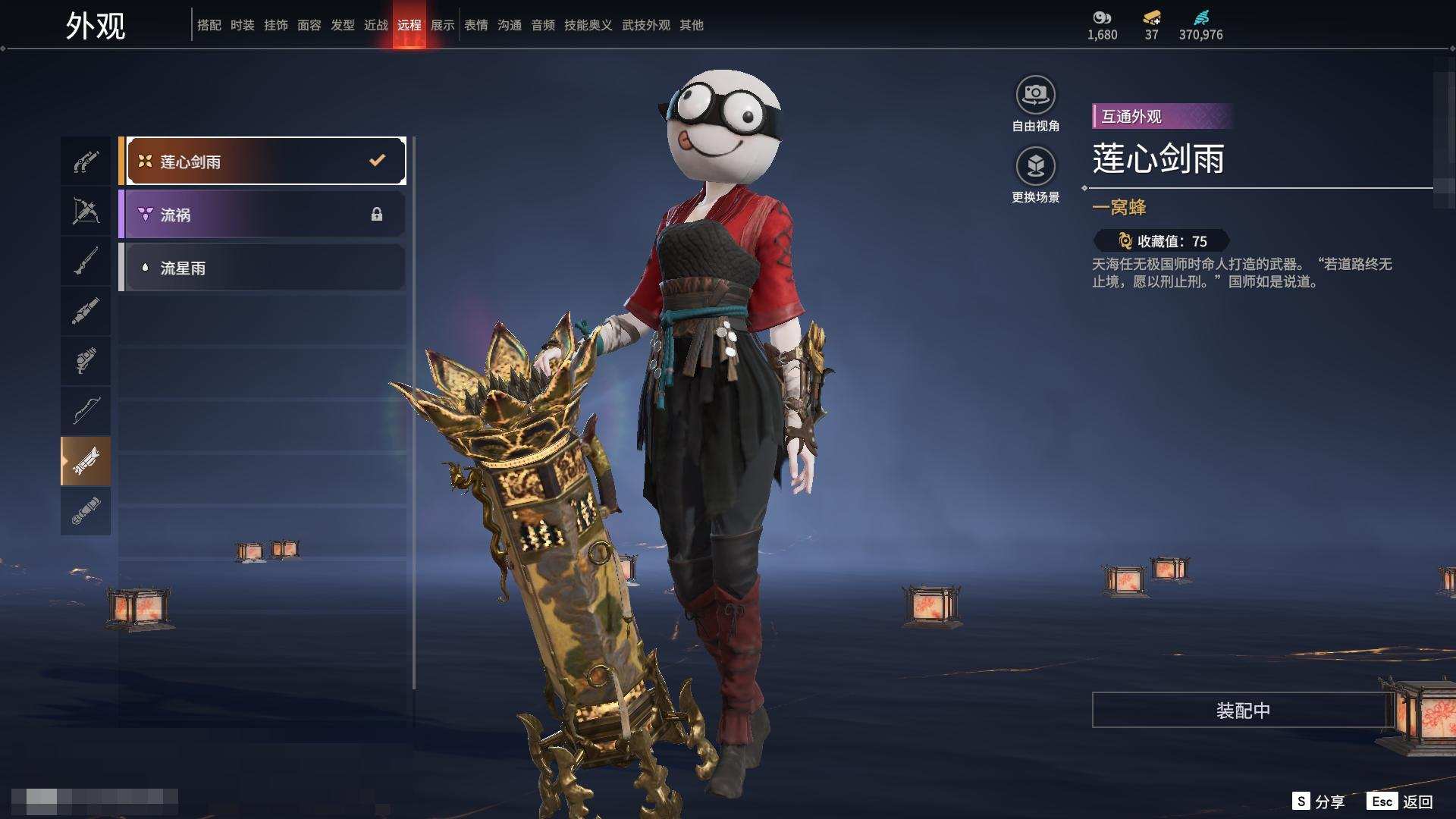
Task: Select the 挂饰 tab
Action: [275, 25]
